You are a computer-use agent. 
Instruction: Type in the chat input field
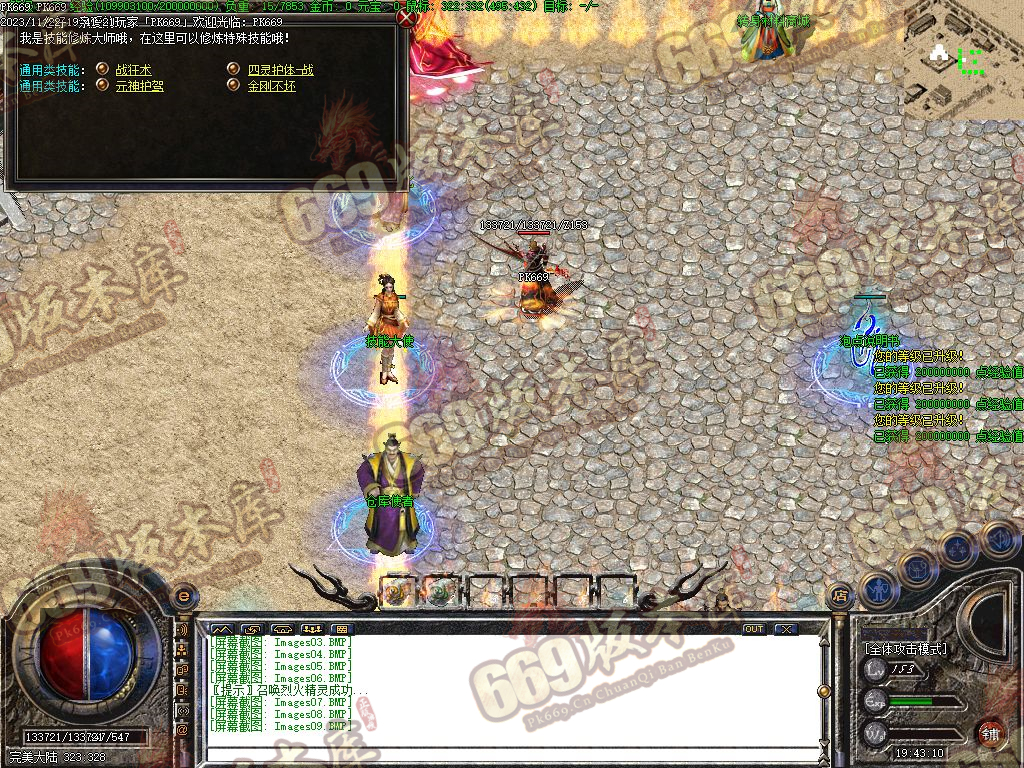click(510, 754)
